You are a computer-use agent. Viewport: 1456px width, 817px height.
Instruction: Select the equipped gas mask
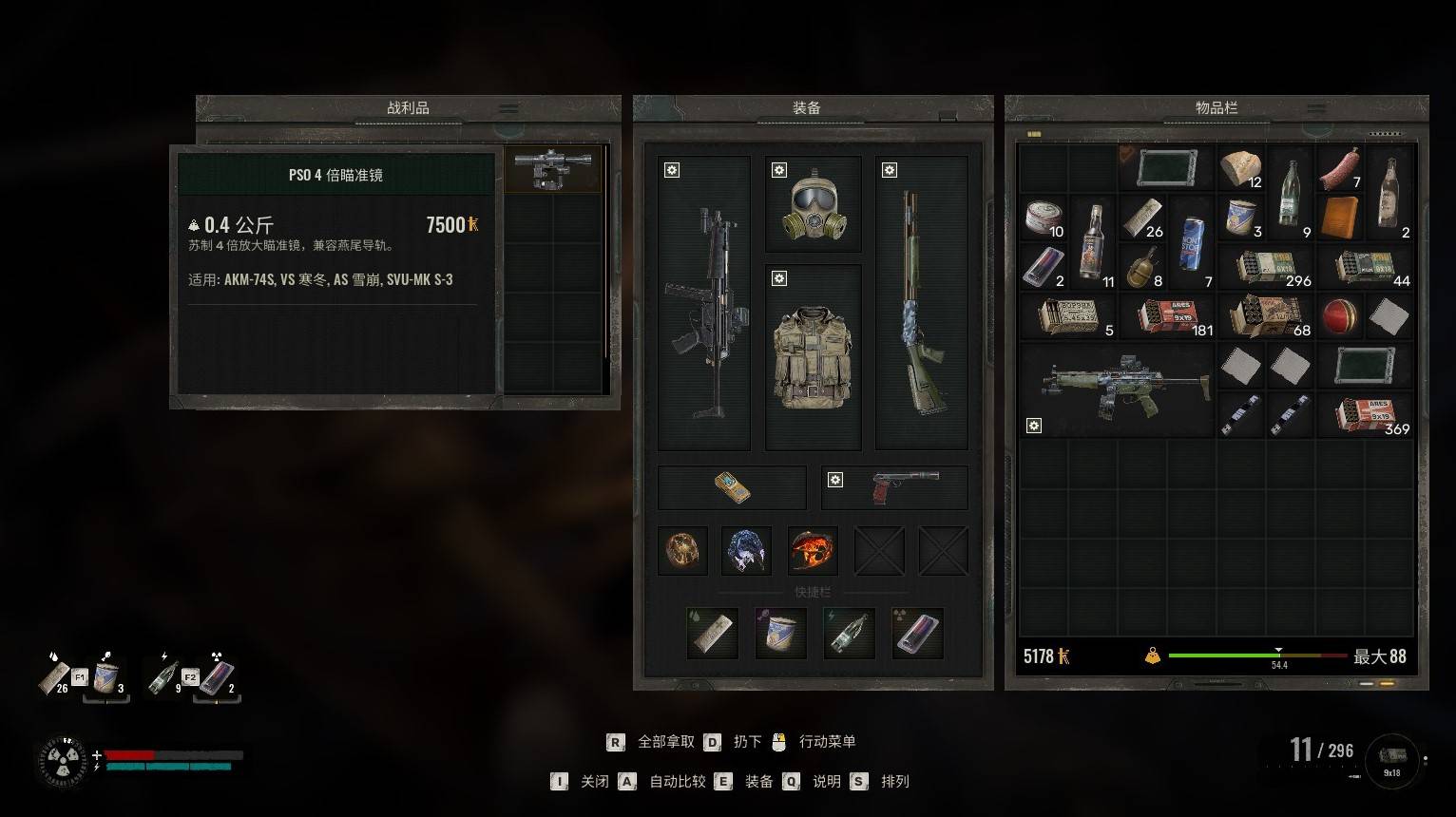(x=813, y=204)
